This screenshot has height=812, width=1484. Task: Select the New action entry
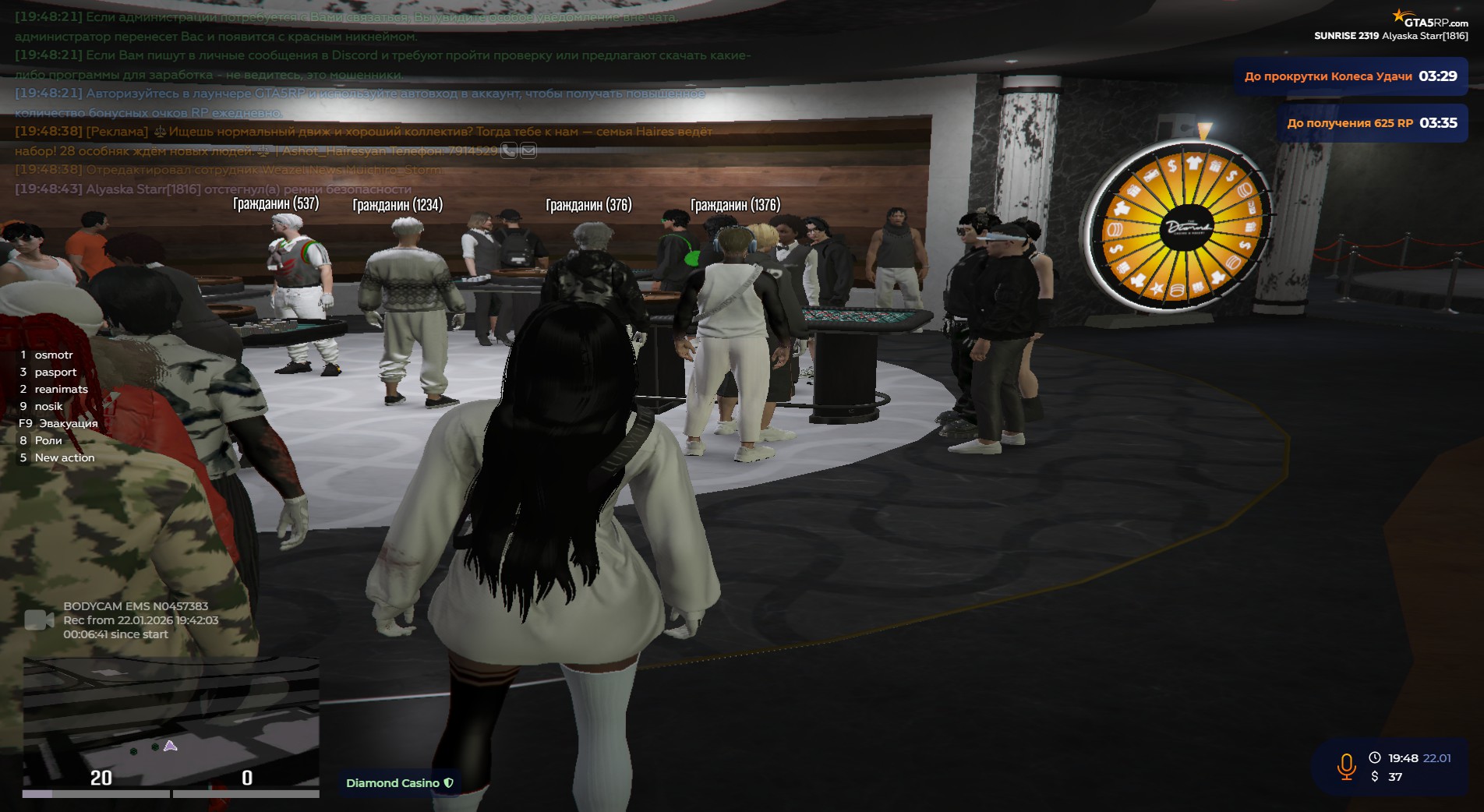pyautogui.click(x=64, y=457)
